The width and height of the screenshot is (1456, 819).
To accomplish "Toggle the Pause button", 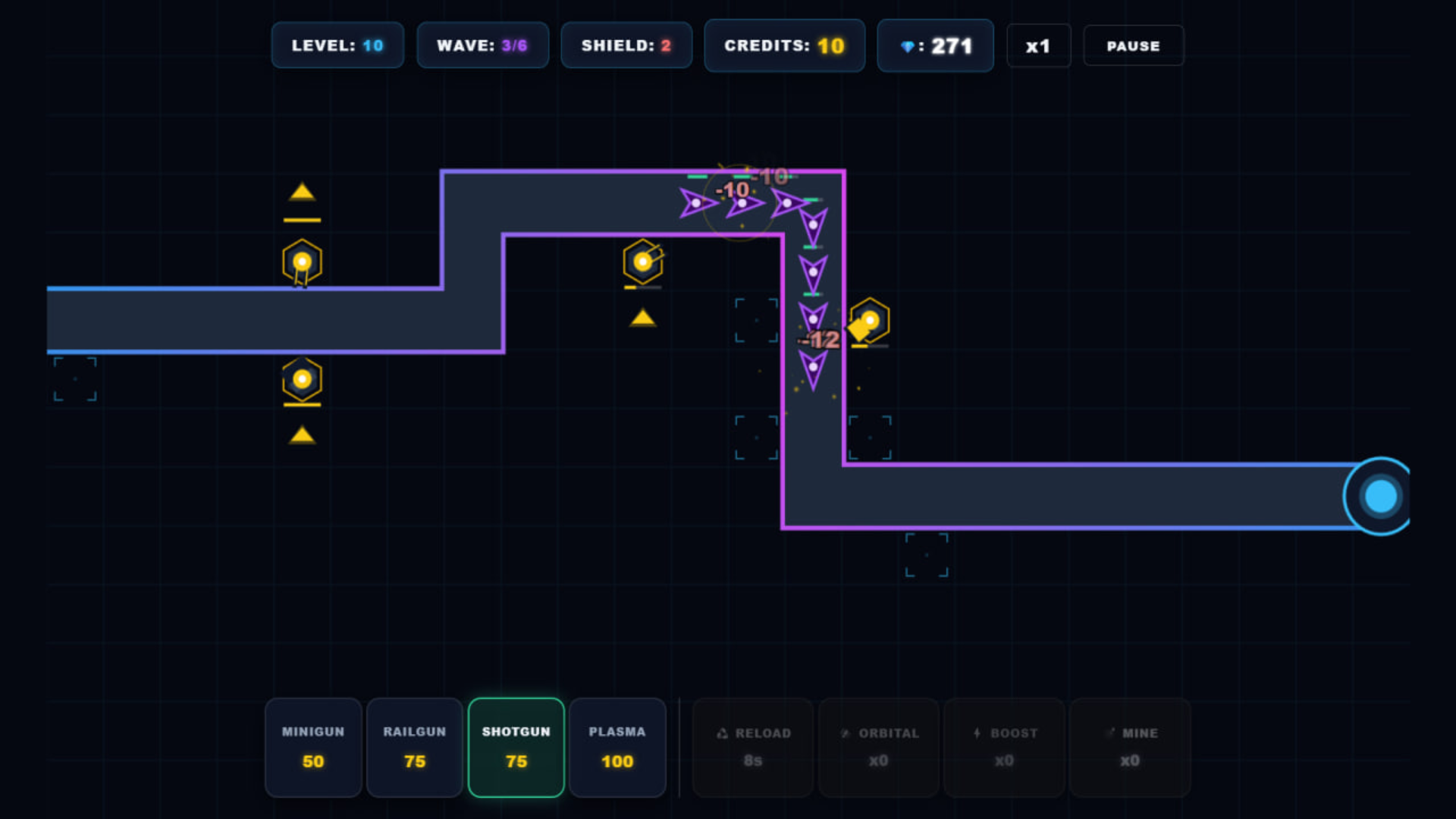I will tap(1133, 45).
